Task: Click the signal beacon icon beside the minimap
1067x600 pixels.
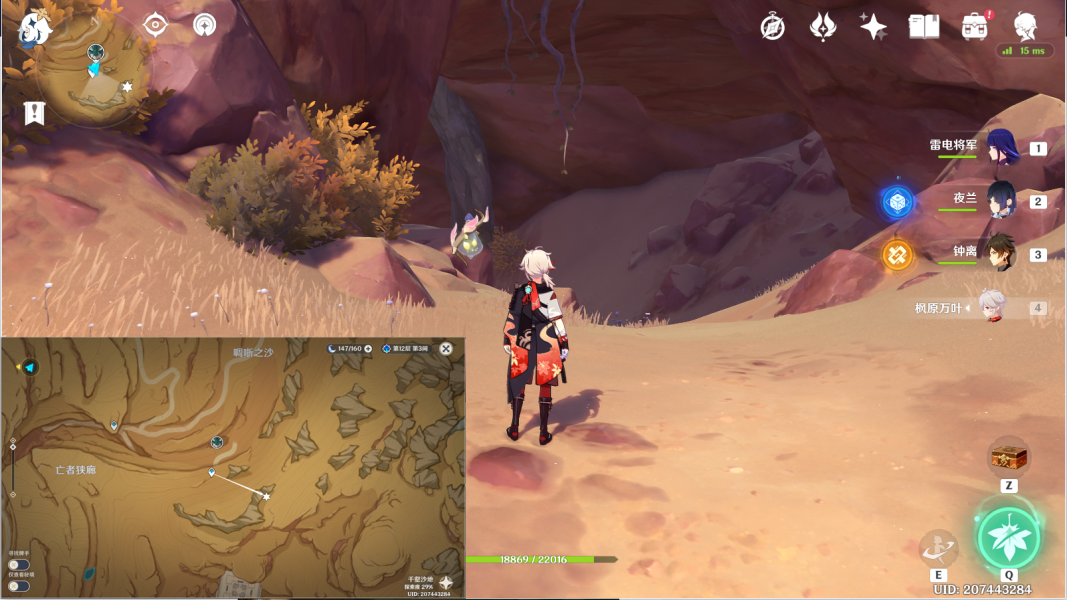Action: pyautogui.click(x=204, y=25)
